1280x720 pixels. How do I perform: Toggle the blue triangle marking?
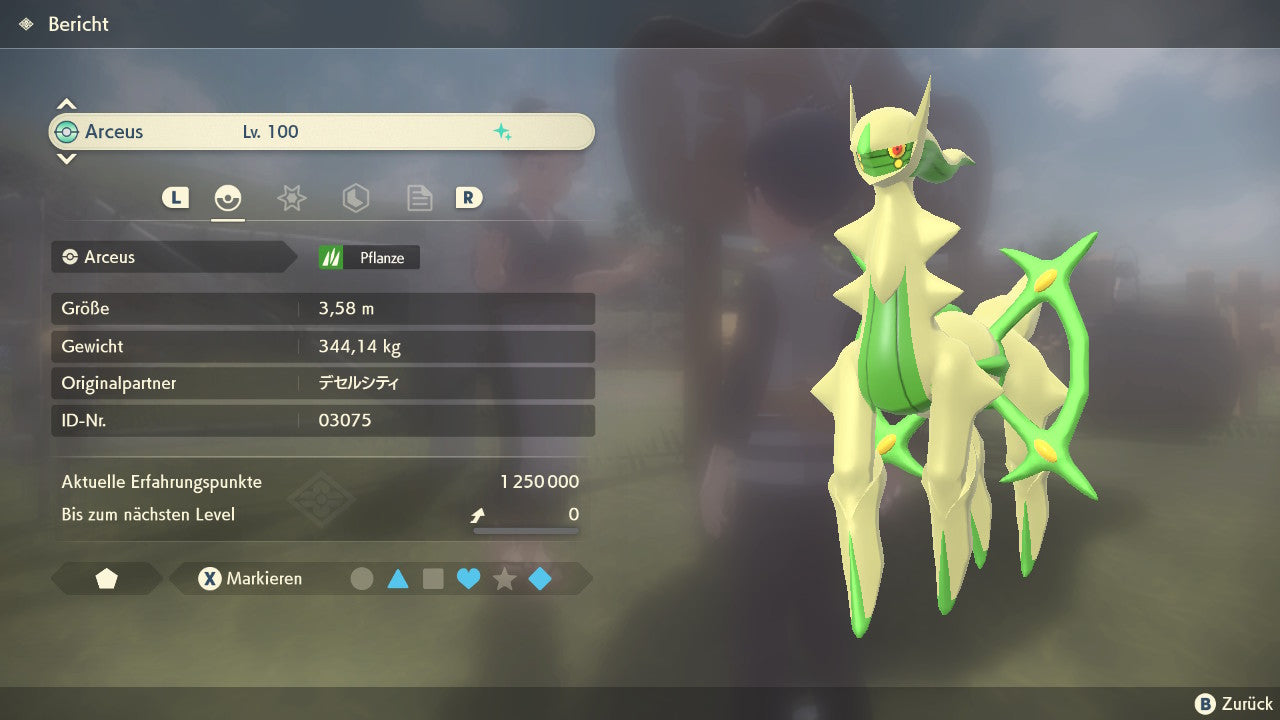(398, 579)
